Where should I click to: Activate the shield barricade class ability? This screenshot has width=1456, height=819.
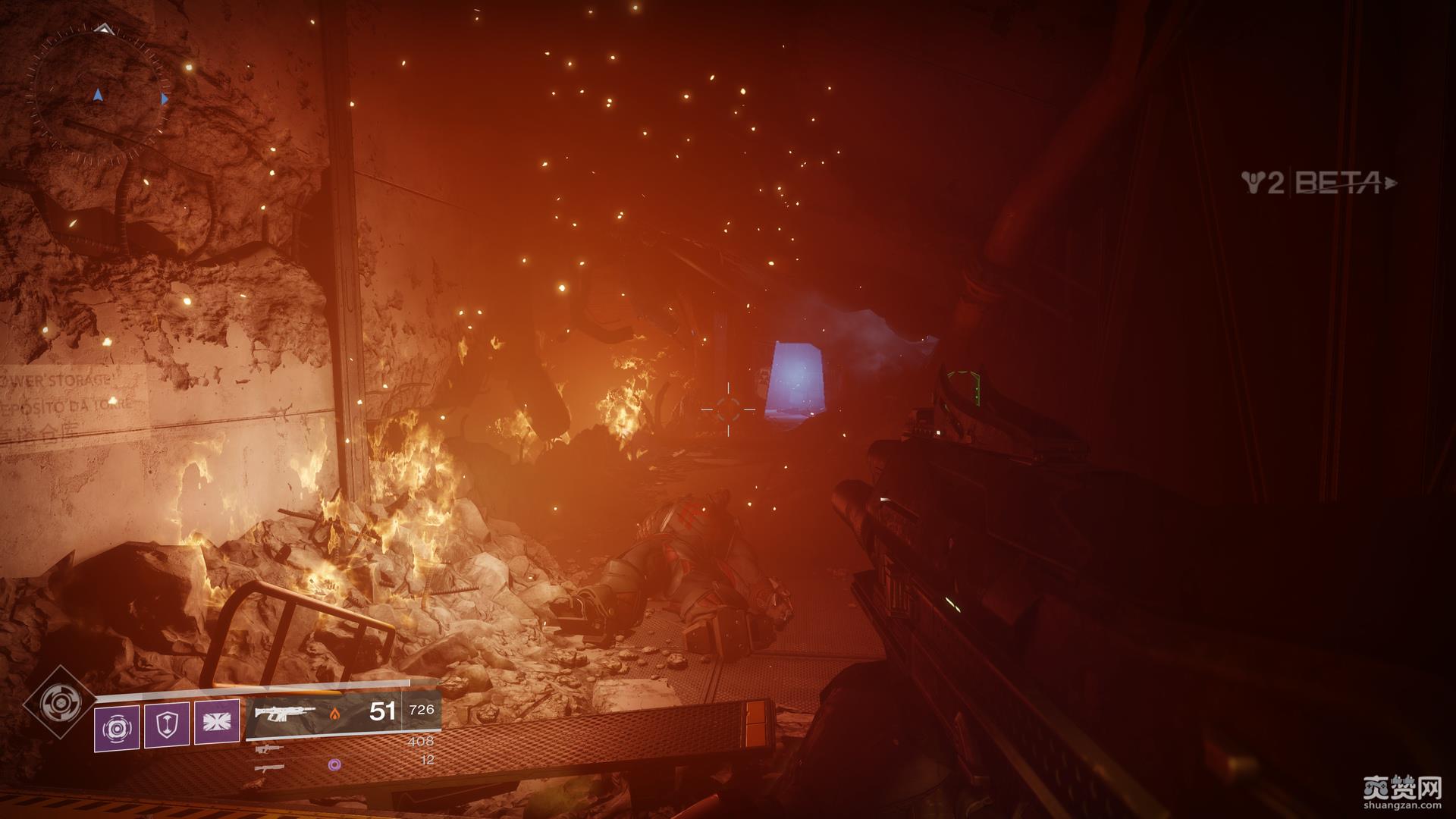point(167,726)
